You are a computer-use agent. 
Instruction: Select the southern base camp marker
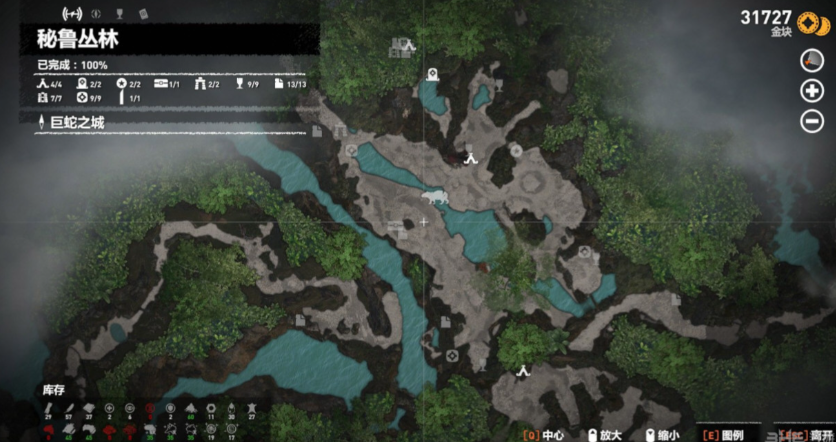(x=522, y=370)
